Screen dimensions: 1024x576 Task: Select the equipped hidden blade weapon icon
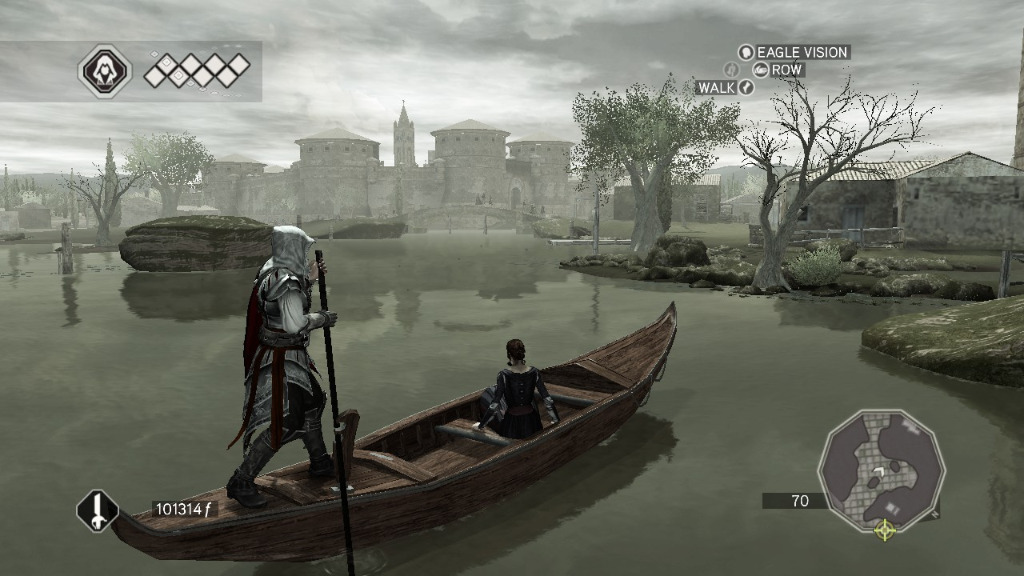98,511
